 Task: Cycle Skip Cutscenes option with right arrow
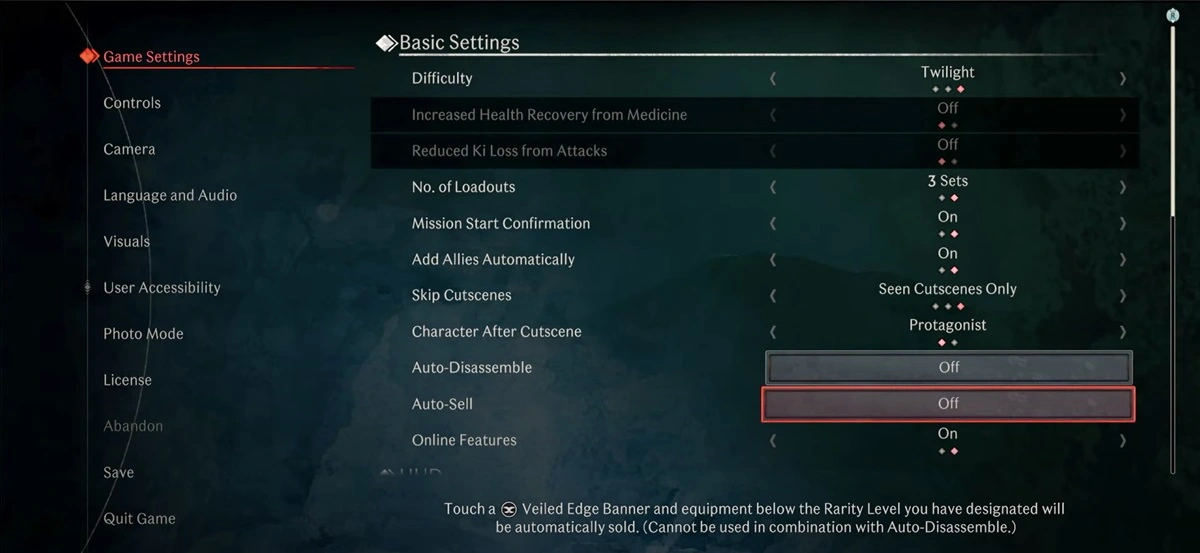(1123, 296)
